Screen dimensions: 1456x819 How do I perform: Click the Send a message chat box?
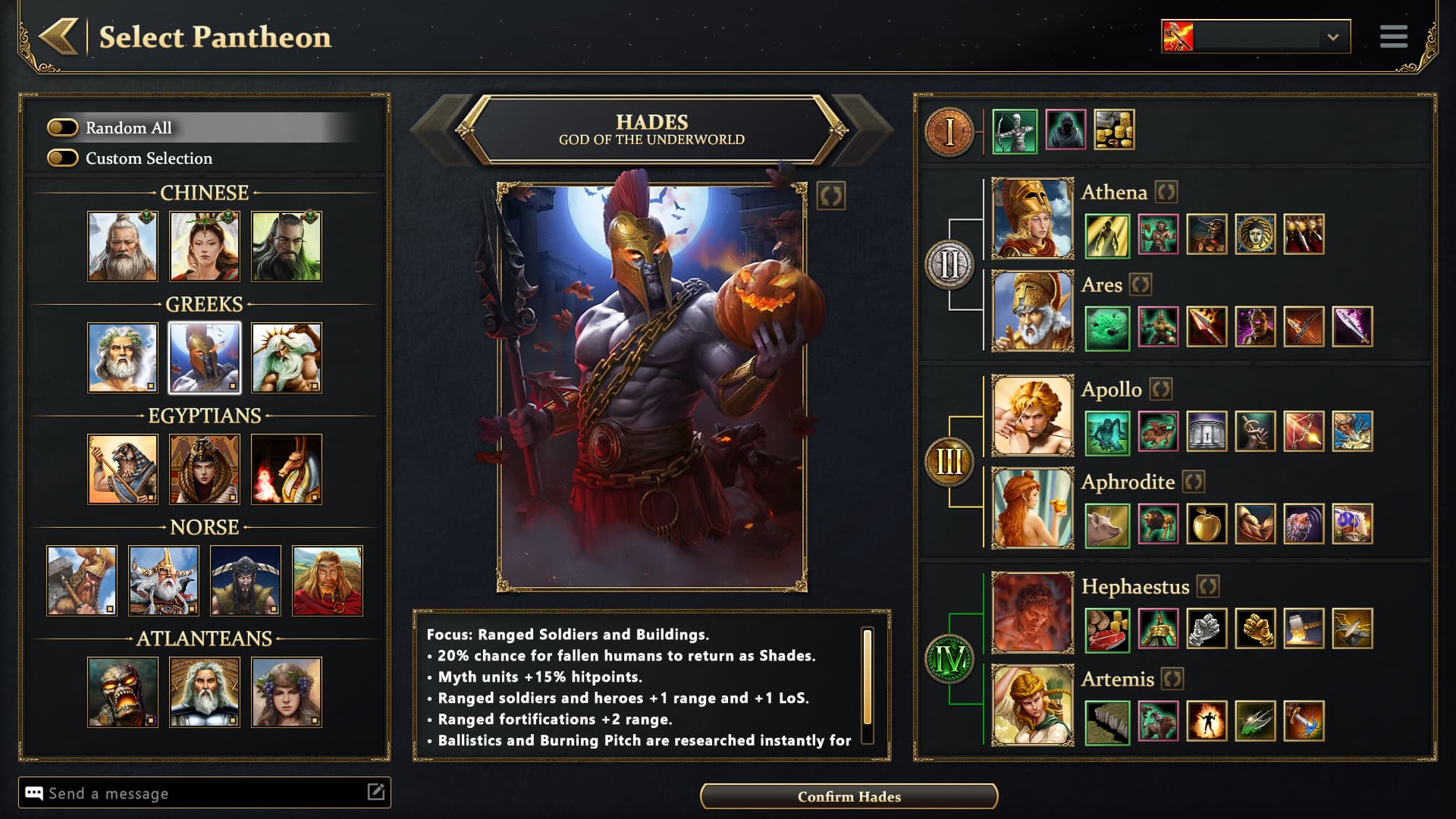197,793
